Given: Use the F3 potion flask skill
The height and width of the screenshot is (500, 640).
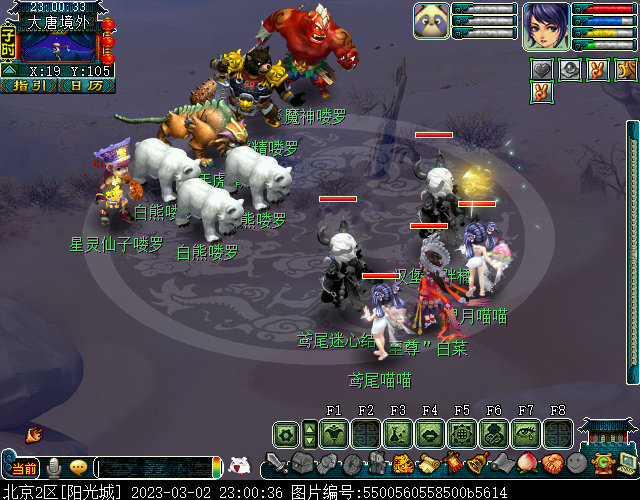Looking at the screenshot, I should coord(398,434).
